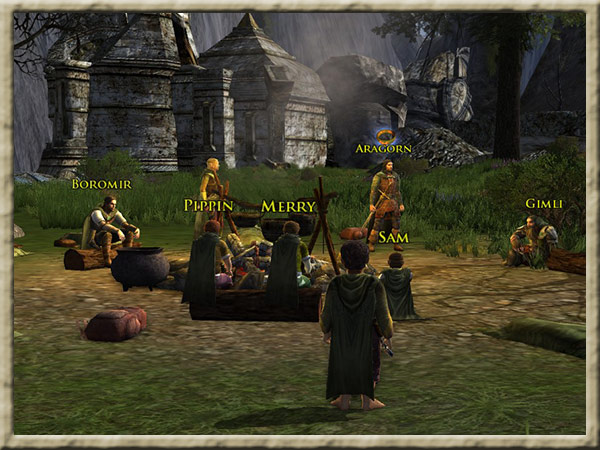Choose the Pippin name label
This screenshot has width=600, height=450.
click(x=208, y=205)
